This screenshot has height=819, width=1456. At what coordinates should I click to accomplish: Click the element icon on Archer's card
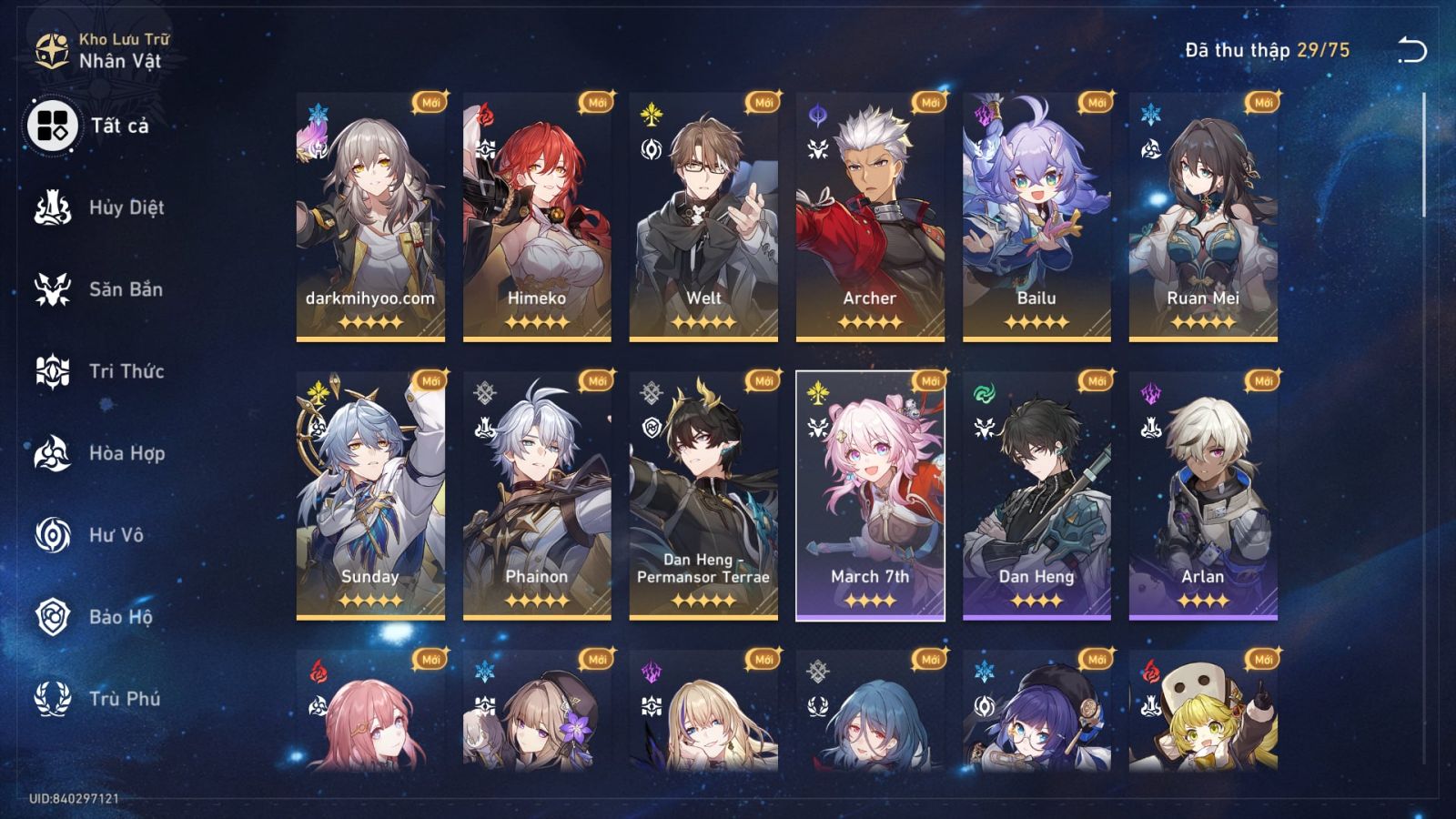point(816,111)
